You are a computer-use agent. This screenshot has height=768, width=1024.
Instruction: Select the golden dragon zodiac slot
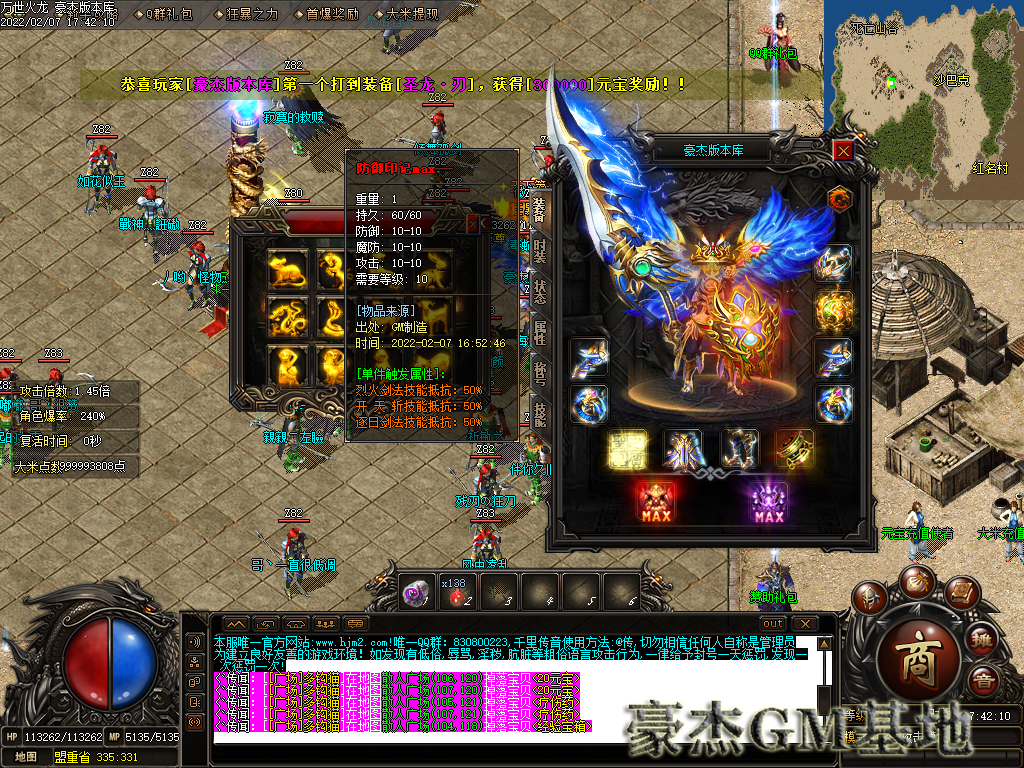(x=286, y=318)
